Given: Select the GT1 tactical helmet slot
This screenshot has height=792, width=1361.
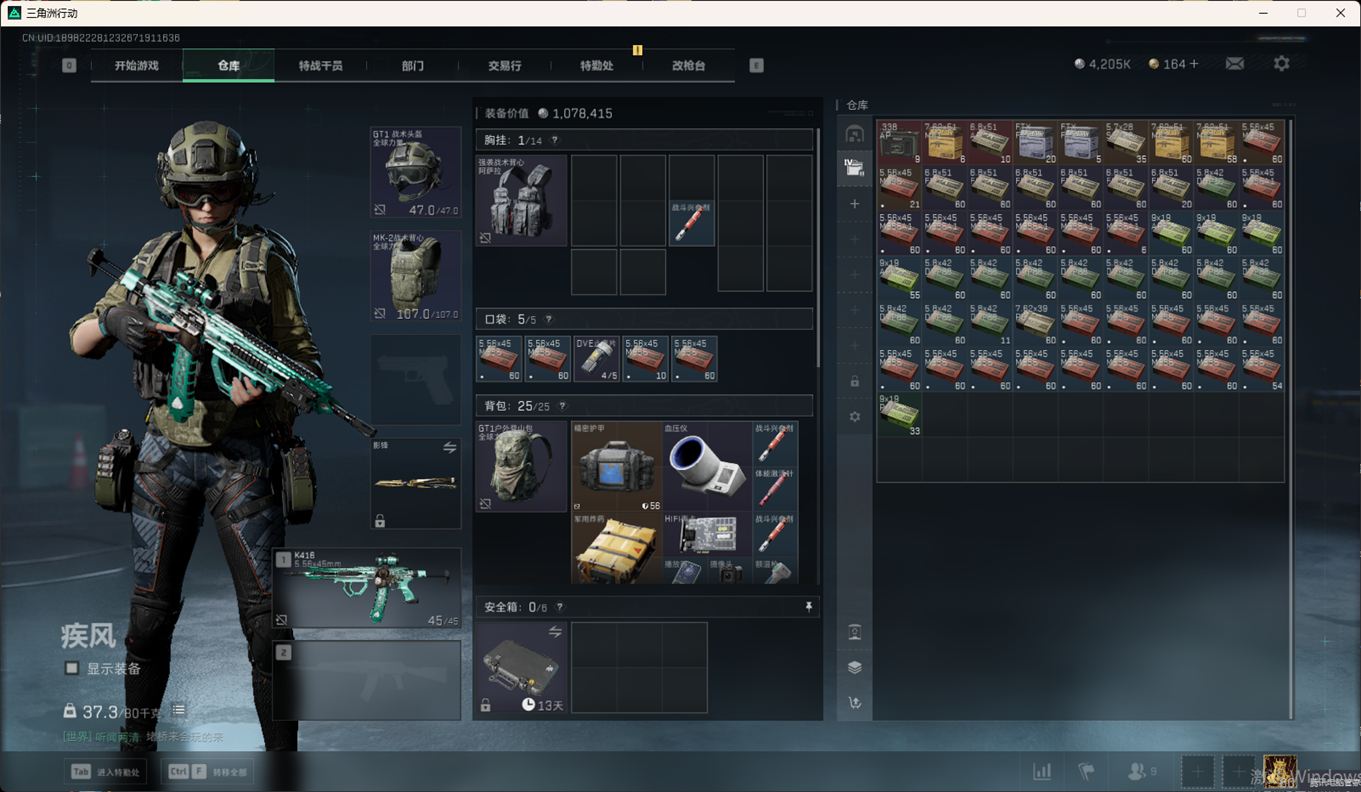Looking at the screenshot, I should coord(415,172).
